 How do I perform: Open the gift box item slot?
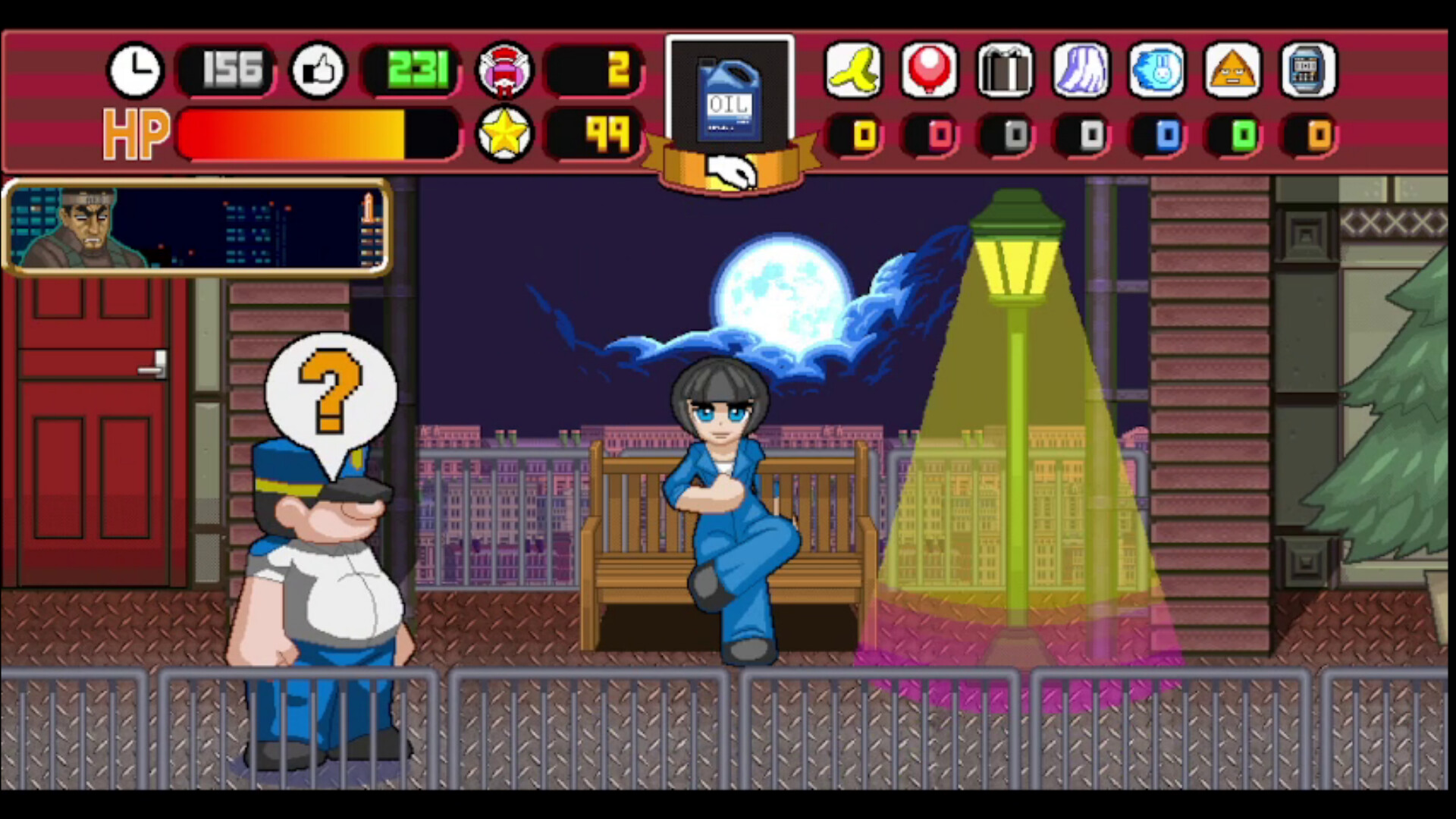[1005, 71]
